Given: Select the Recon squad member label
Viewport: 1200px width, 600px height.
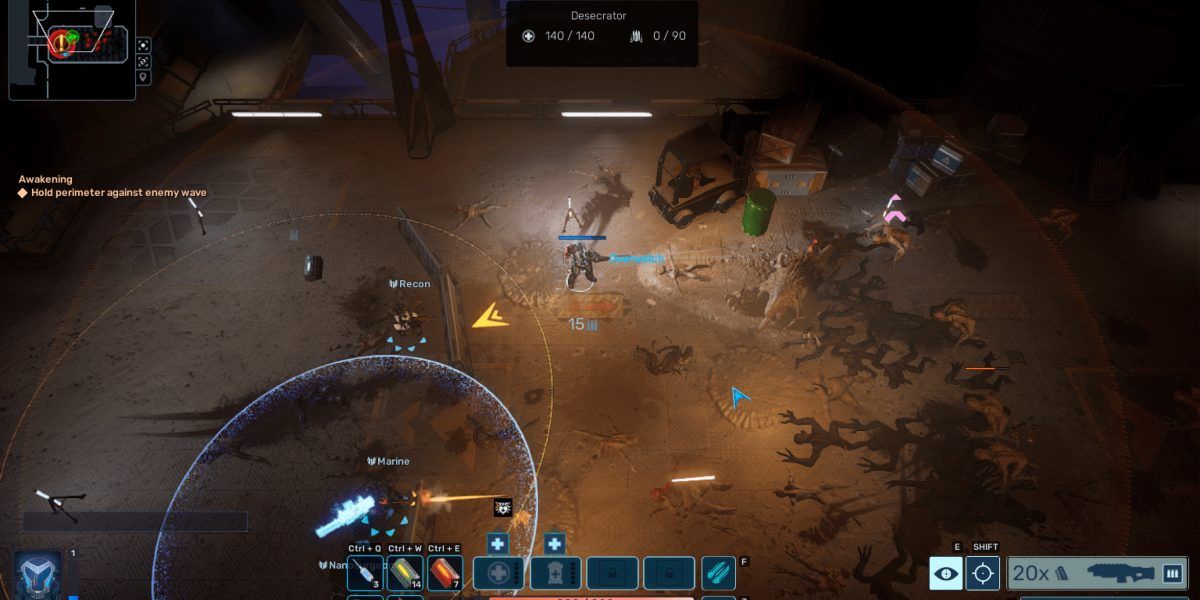Looking at the screenshot, I should click(x=409, y=284).
